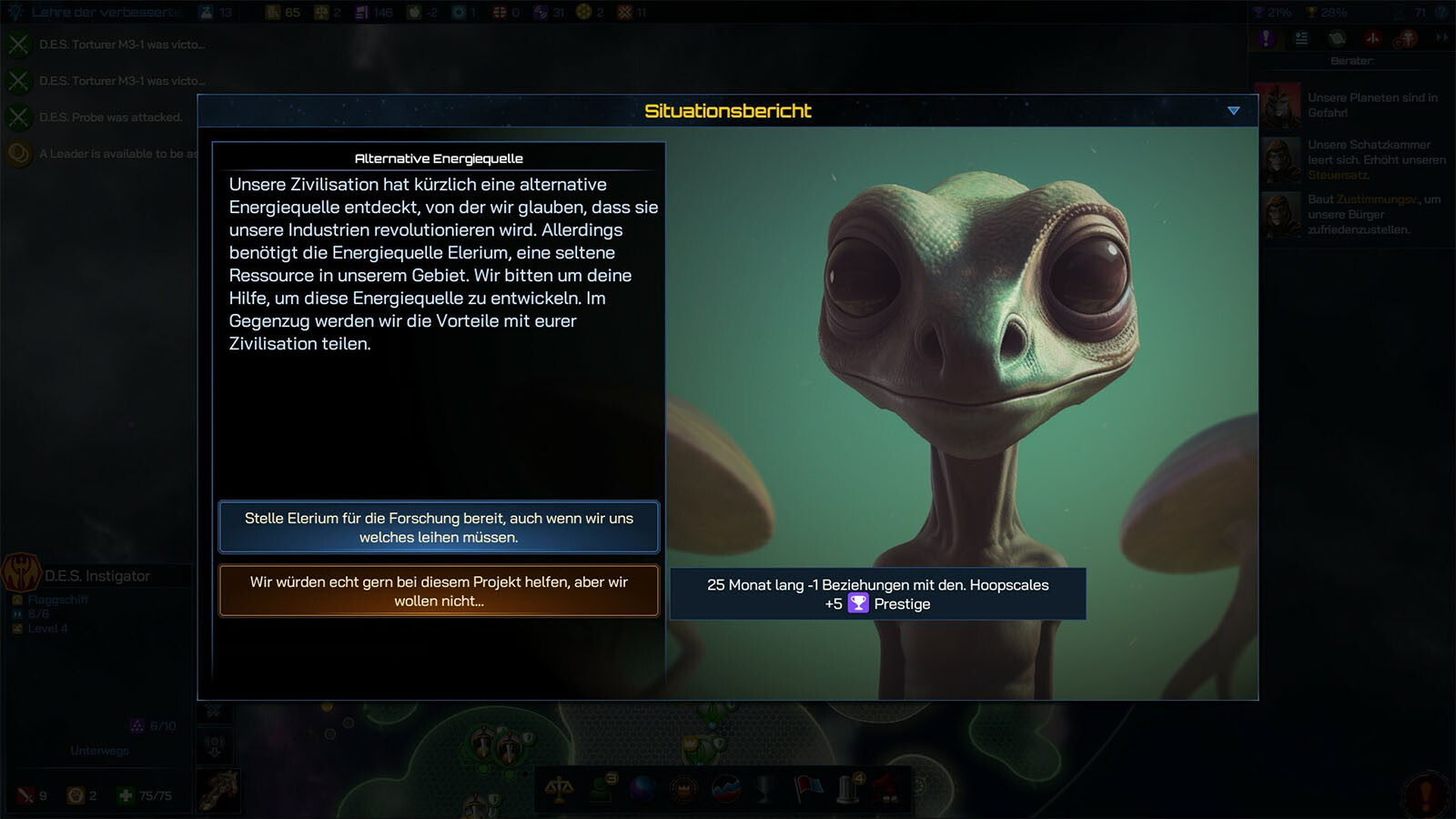
Task: Open the red-blue graph statistics icon
Action: tap(725, 789)
